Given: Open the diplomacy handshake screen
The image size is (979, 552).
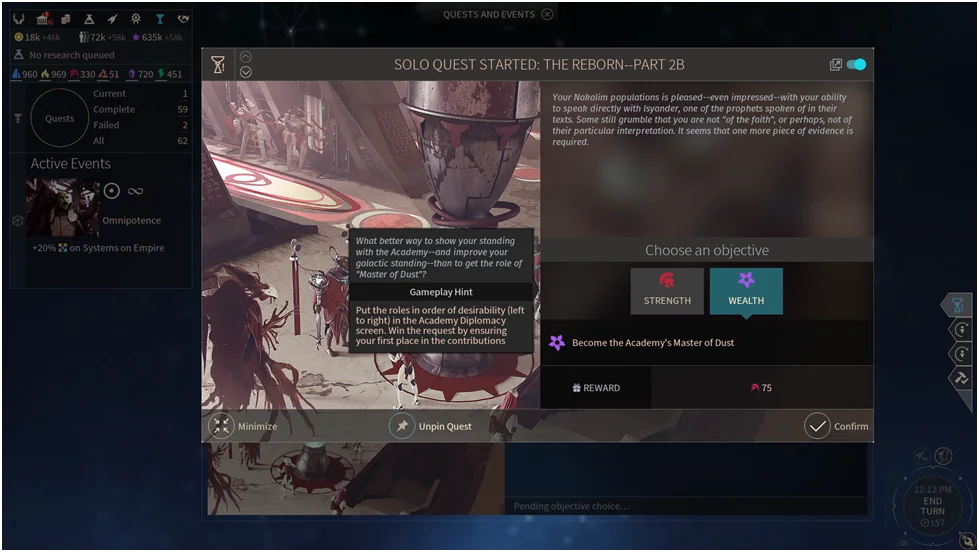Looking at the screenshot, I should pos(183,19).
